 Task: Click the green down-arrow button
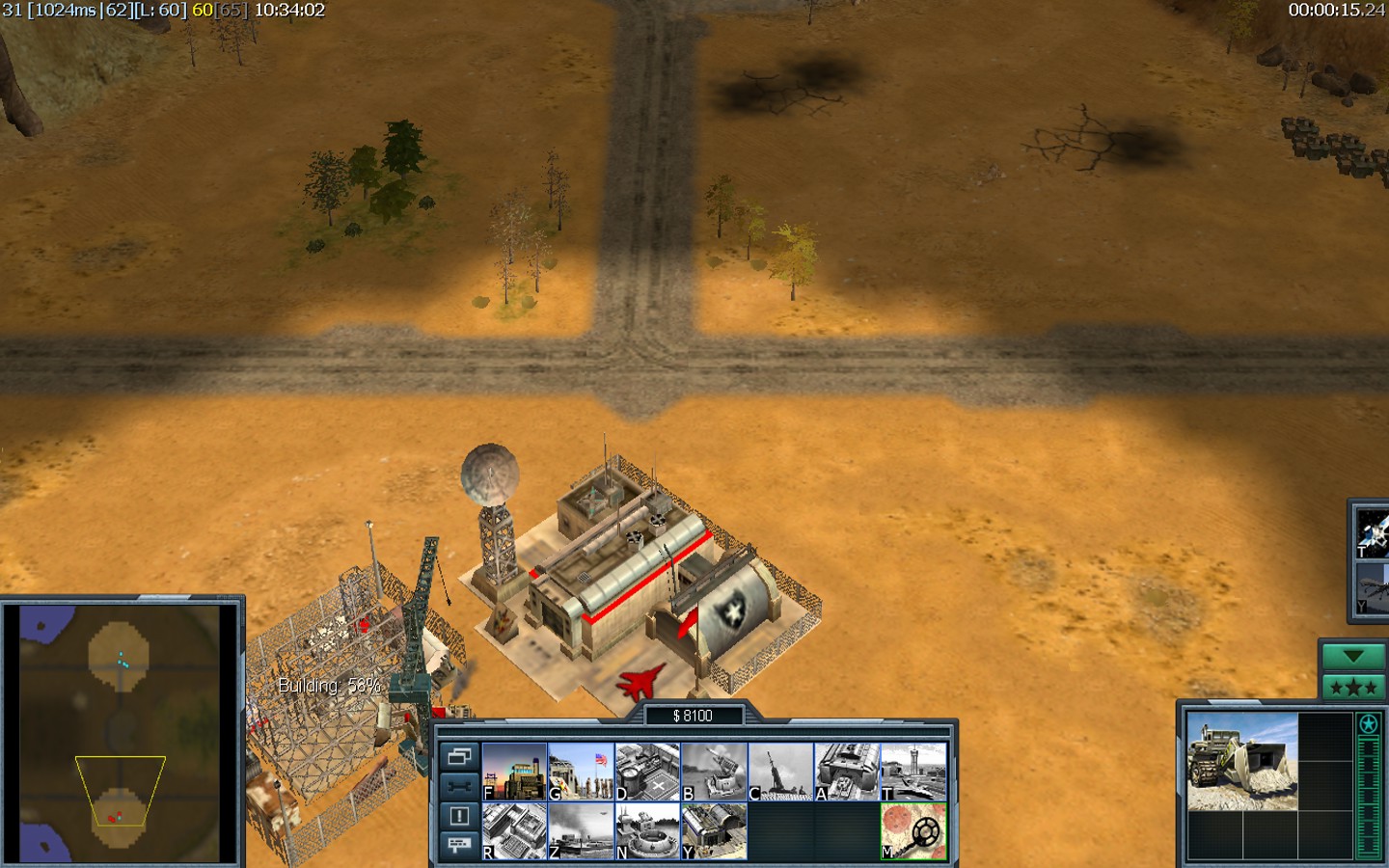click(1352, 657)
